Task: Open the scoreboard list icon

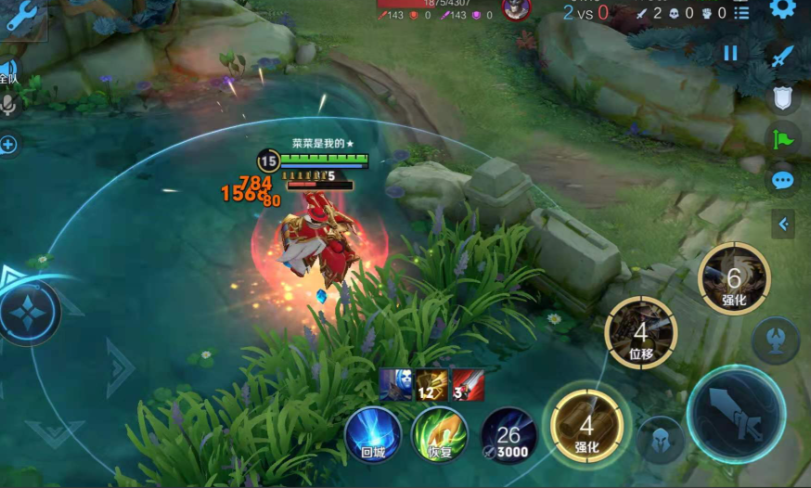Action: [741, 13]
